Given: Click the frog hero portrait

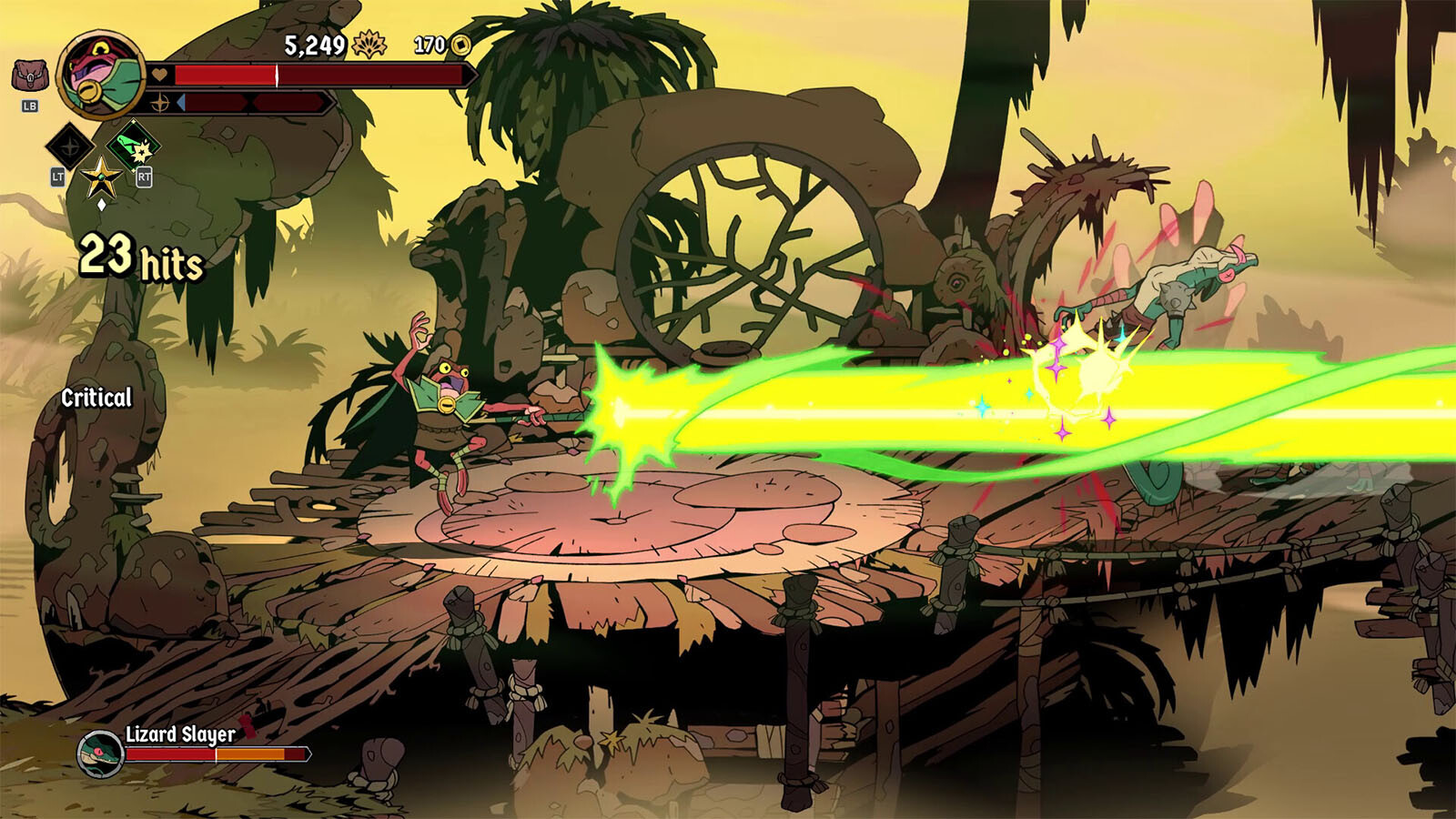Looking at the screenshot, I should (x=100, y=76).
